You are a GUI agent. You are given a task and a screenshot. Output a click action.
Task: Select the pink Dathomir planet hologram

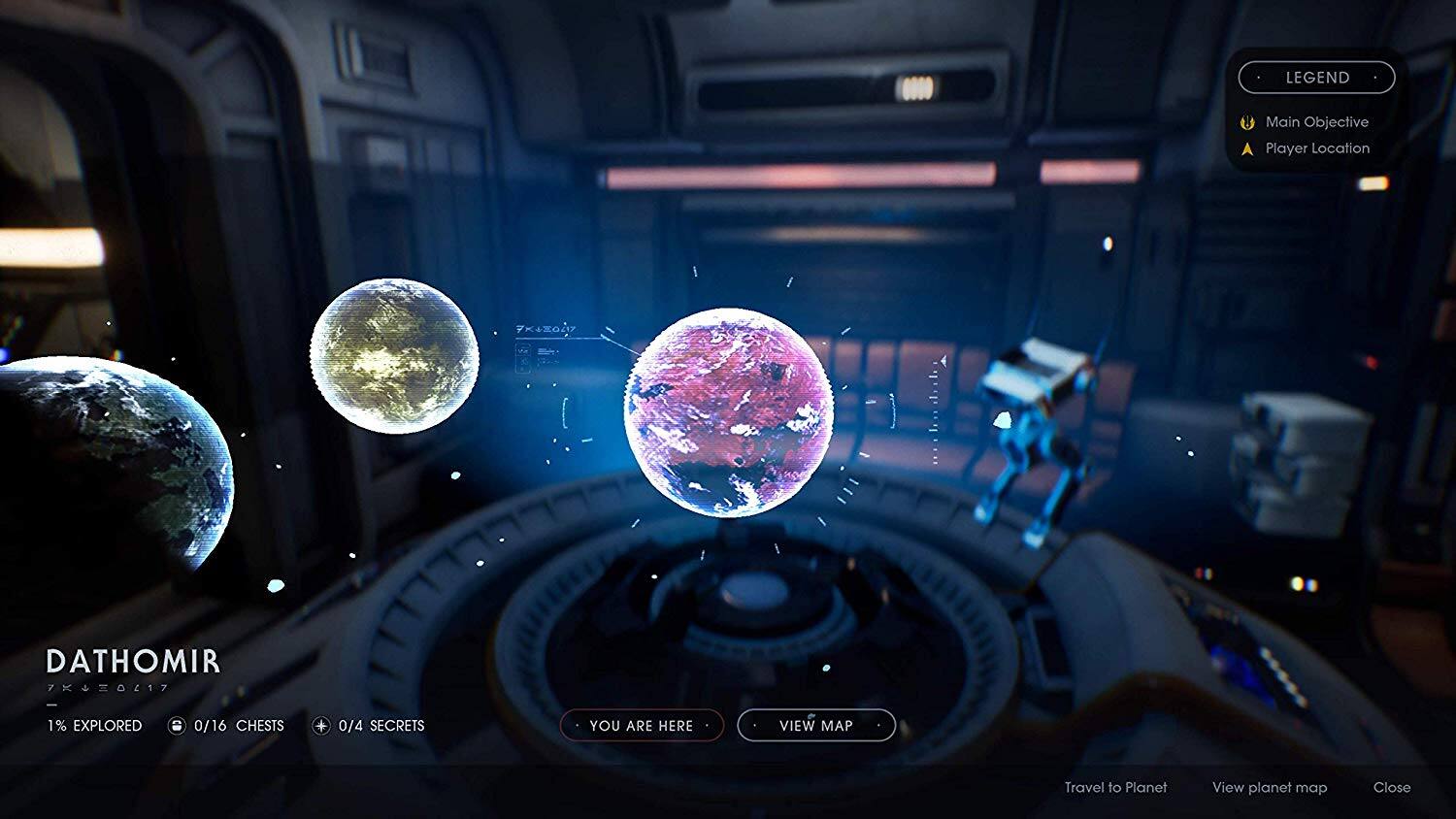[x=730, y=412]
